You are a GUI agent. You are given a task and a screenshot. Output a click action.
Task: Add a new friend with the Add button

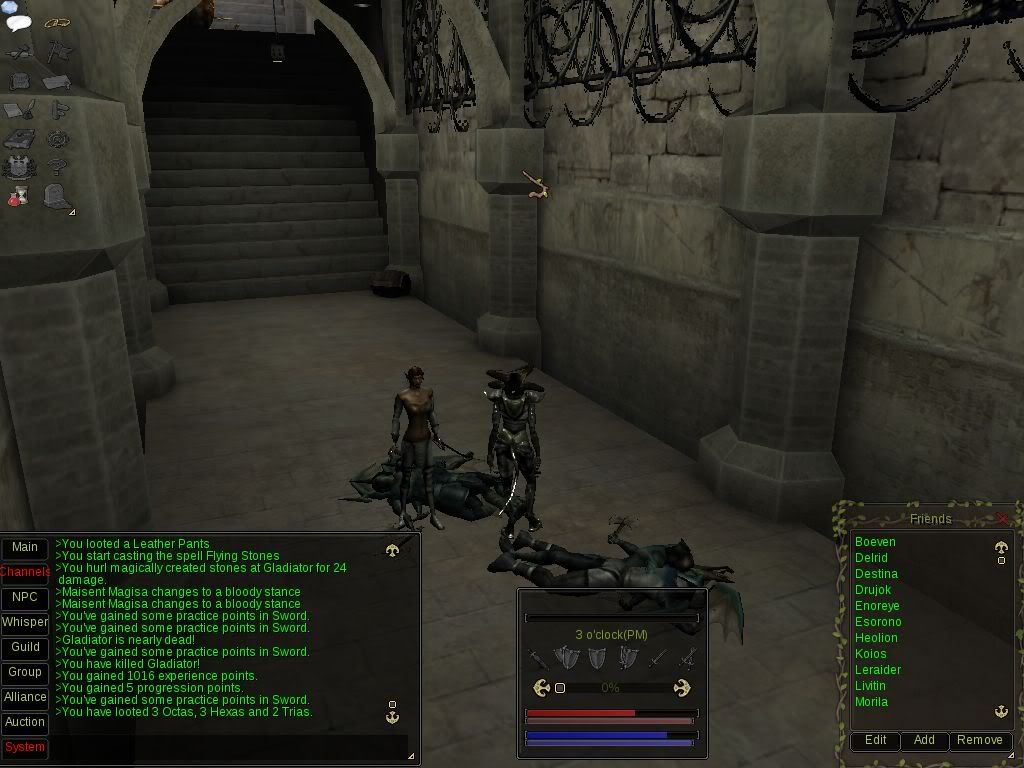[x=924, y=740]
